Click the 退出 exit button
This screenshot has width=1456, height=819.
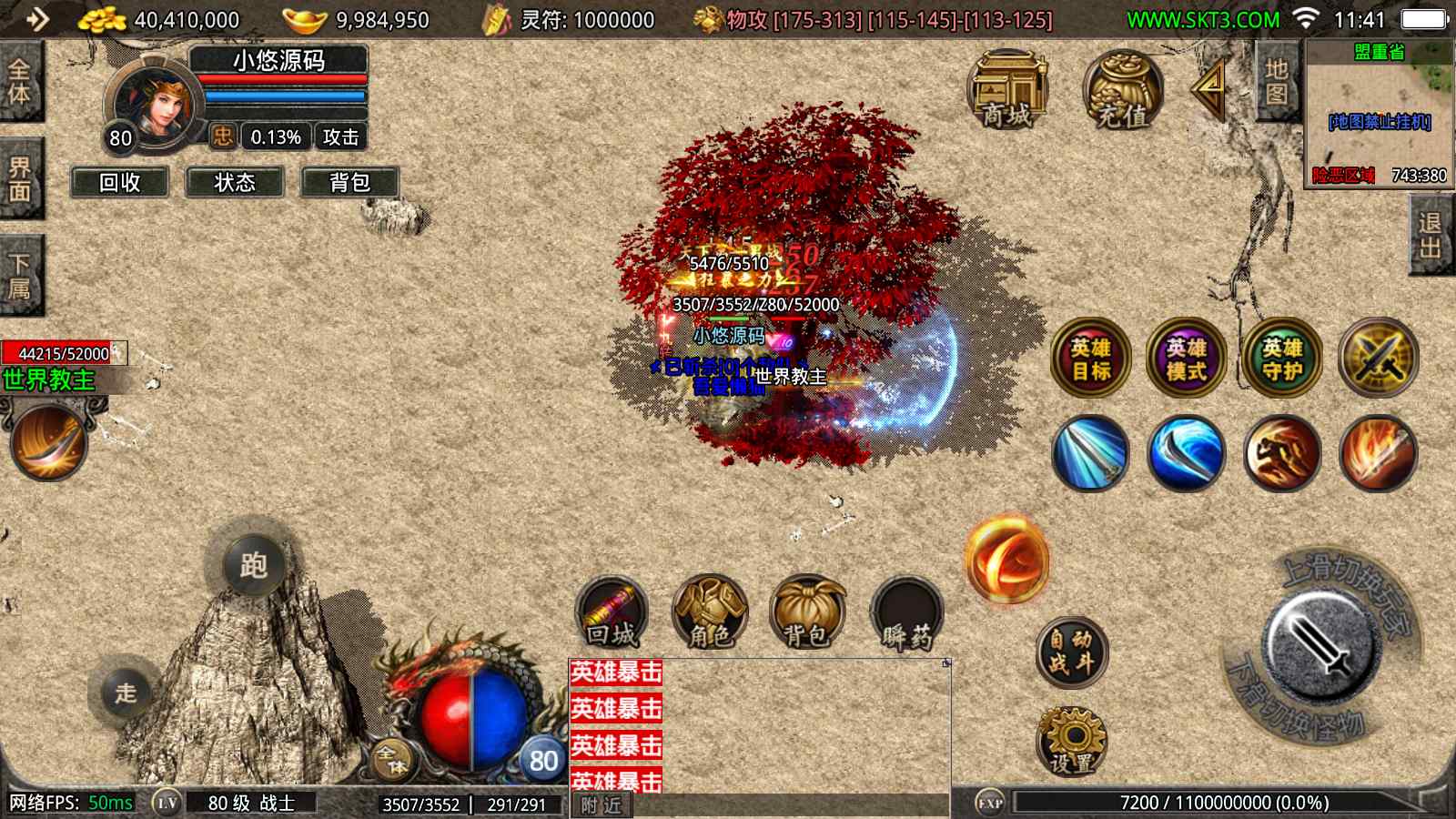click(x=1430, y=237)
